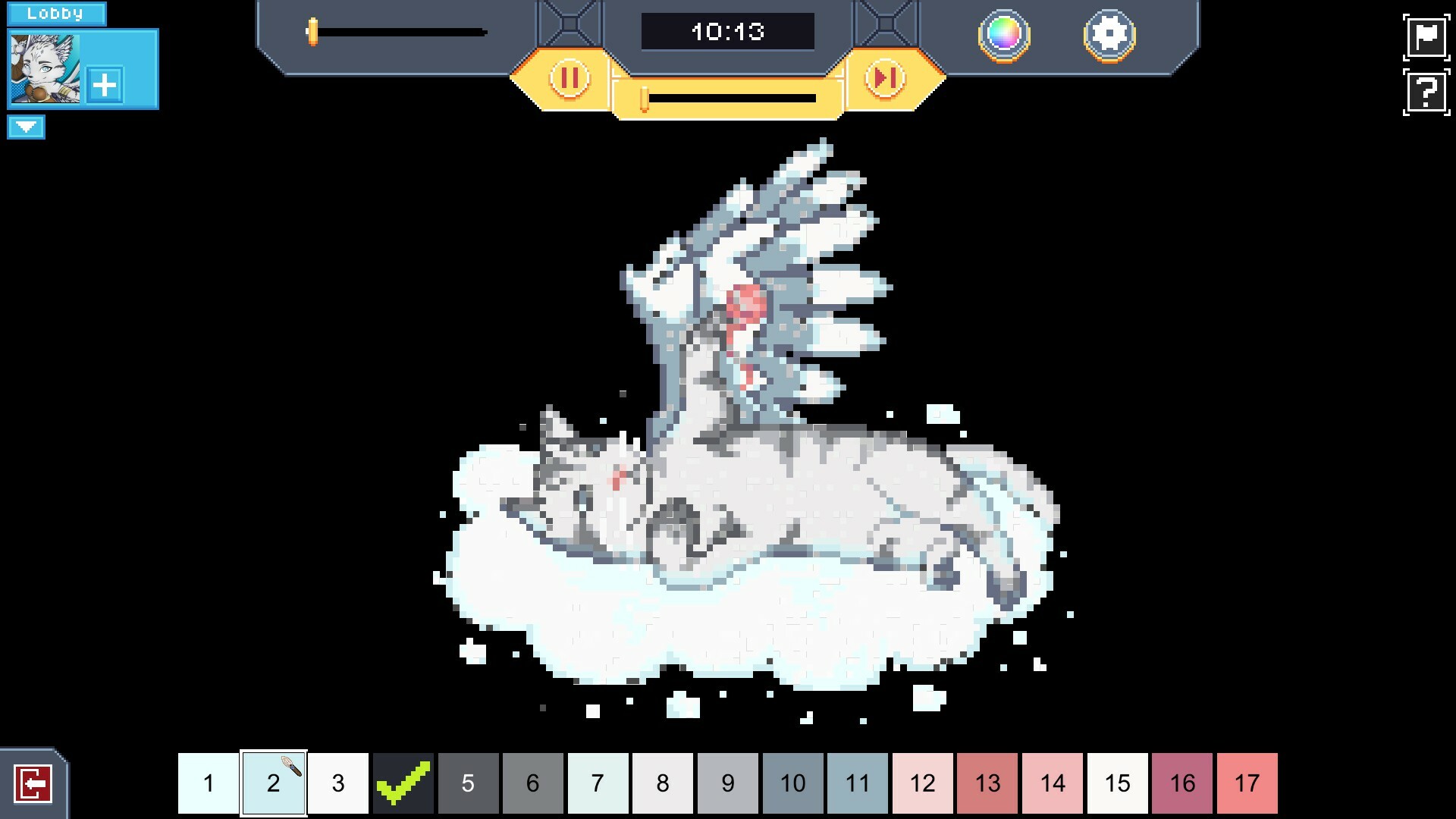The width and height of the screenshot is (1456, 819).
Task: Click the timer showing 10:13
Action: tap(727, 31)
